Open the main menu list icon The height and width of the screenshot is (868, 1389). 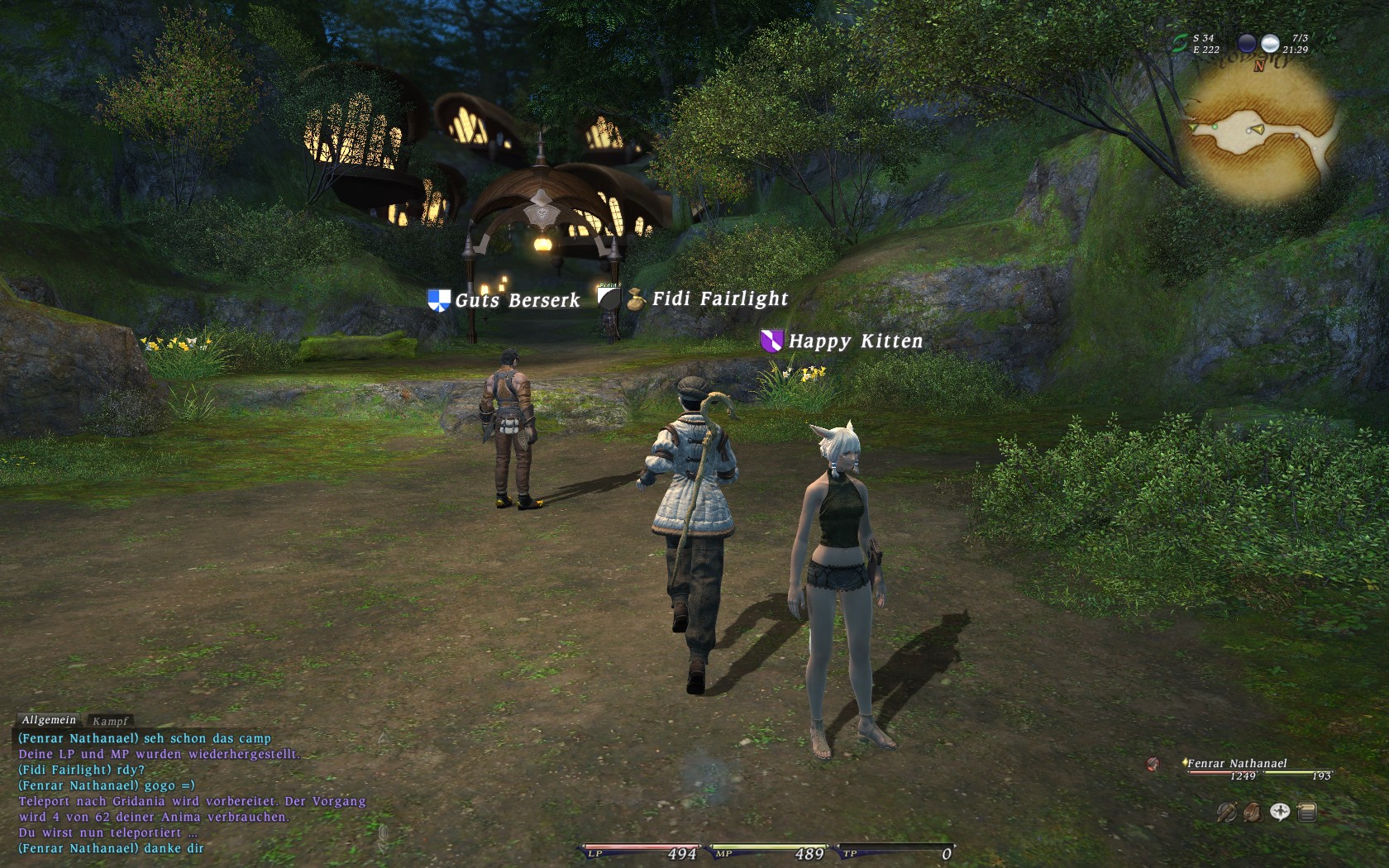point(1307,813)
